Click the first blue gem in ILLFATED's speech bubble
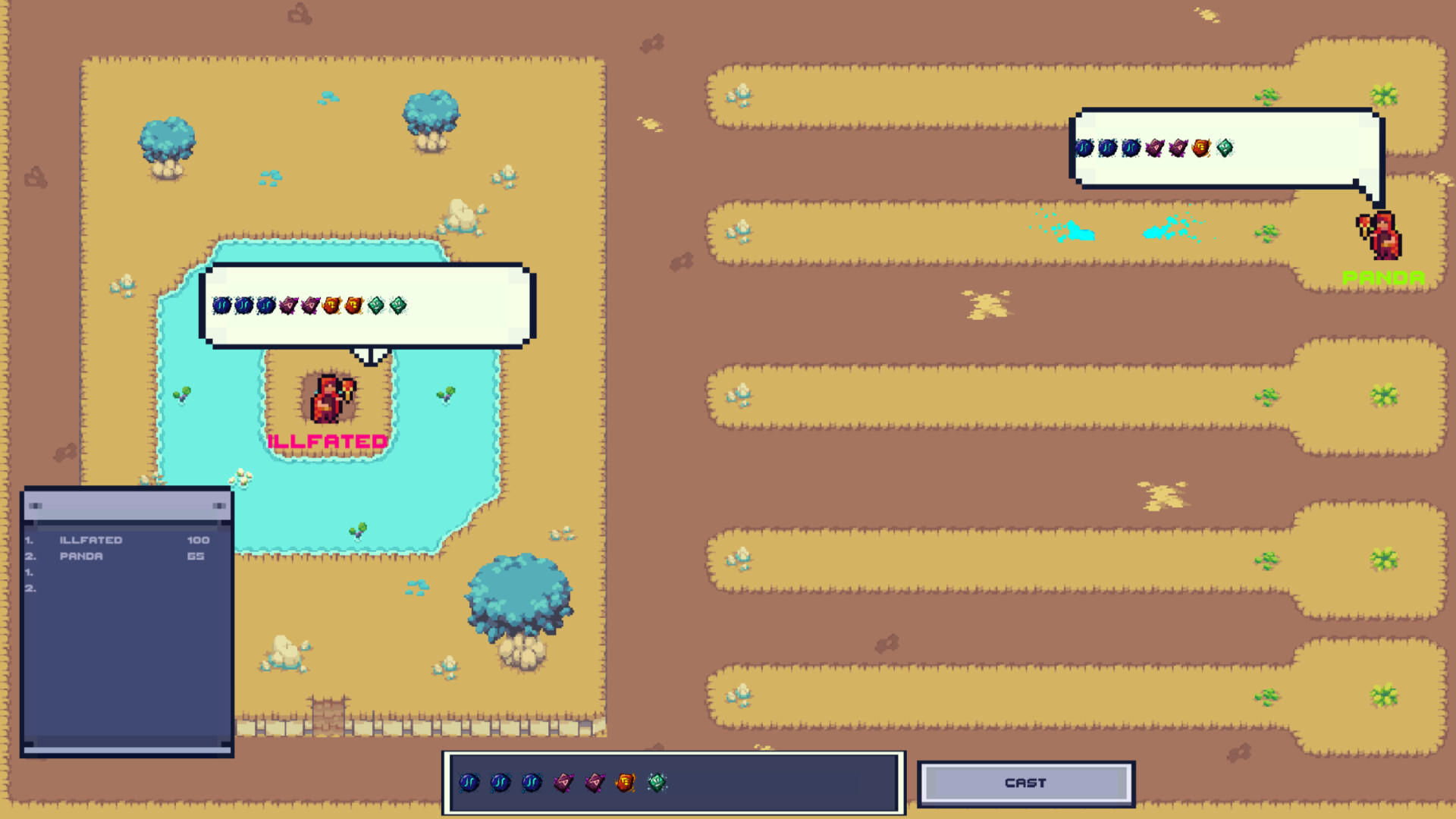 [221, 305]
